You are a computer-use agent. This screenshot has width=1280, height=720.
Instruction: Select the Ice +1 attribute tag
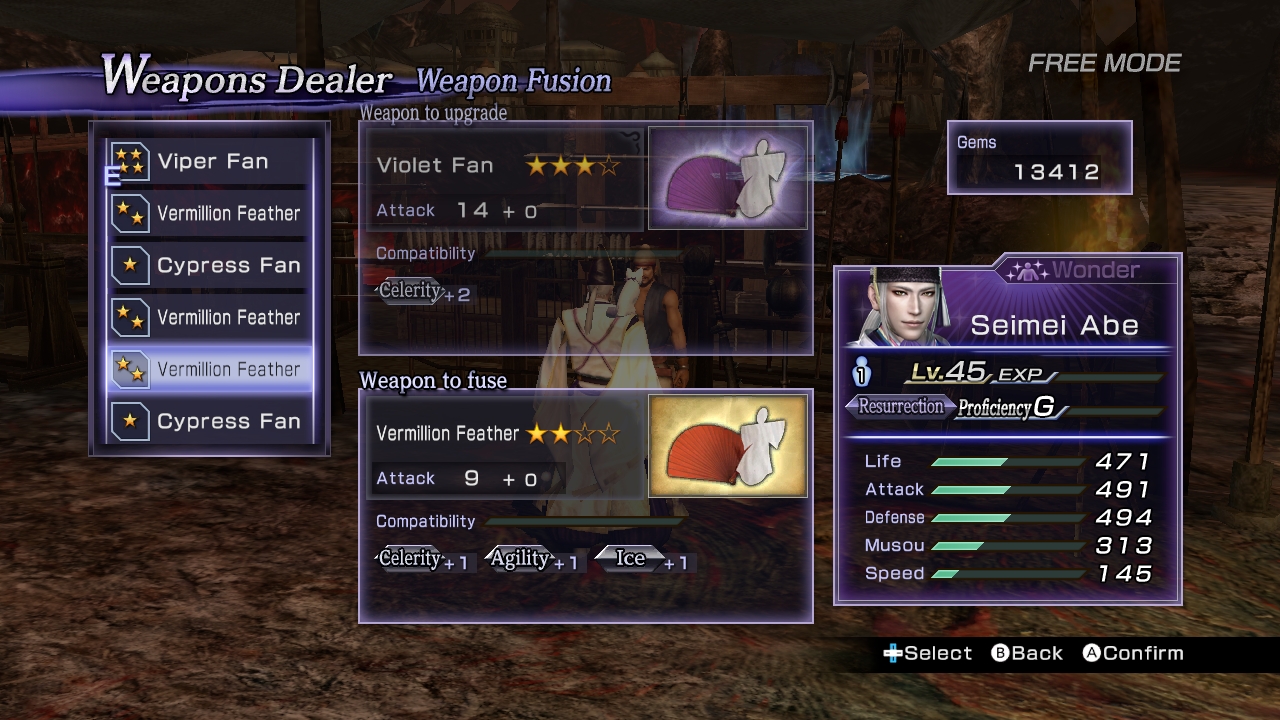point(642,559)
